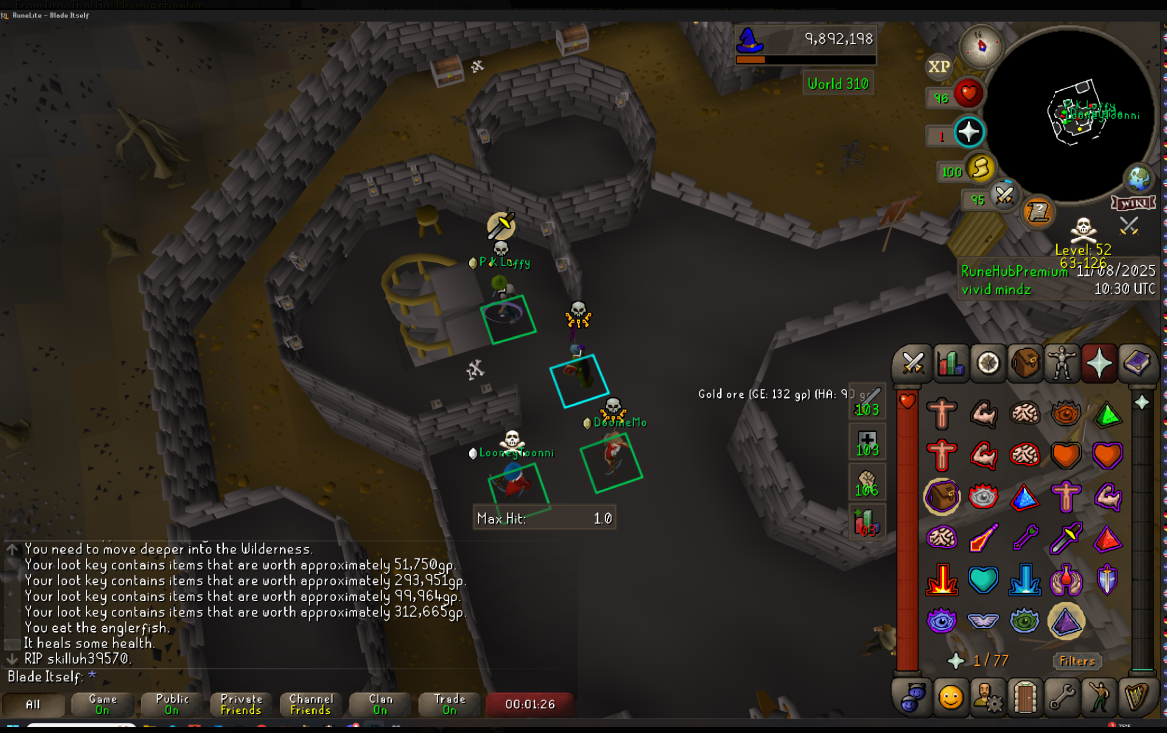Toggle quick-prayers orb by minimap
The image size is (1167, 733).
[x=968, y=132]
